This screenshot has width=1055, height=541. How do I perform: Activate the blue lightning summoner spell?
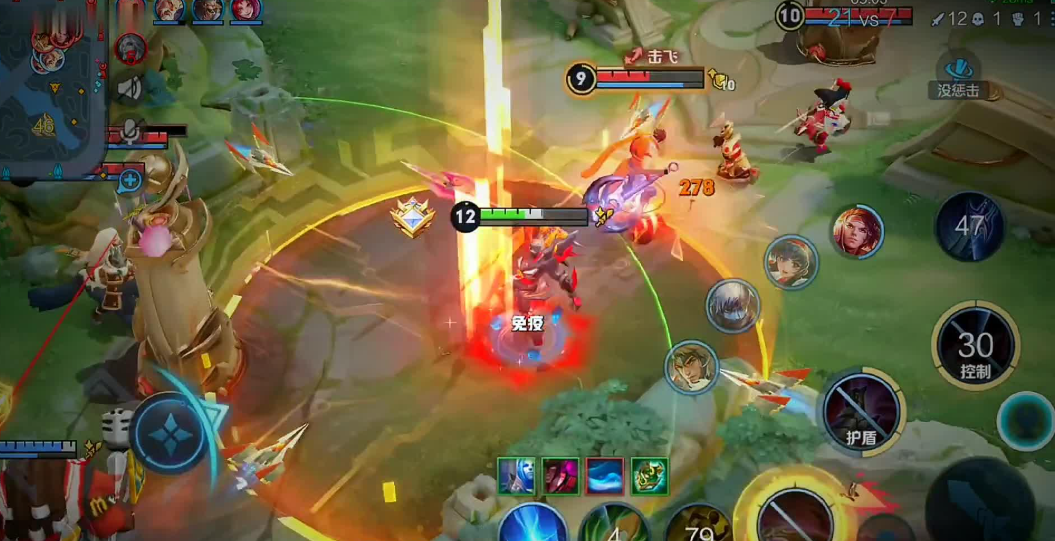click(x=533, y=524)
